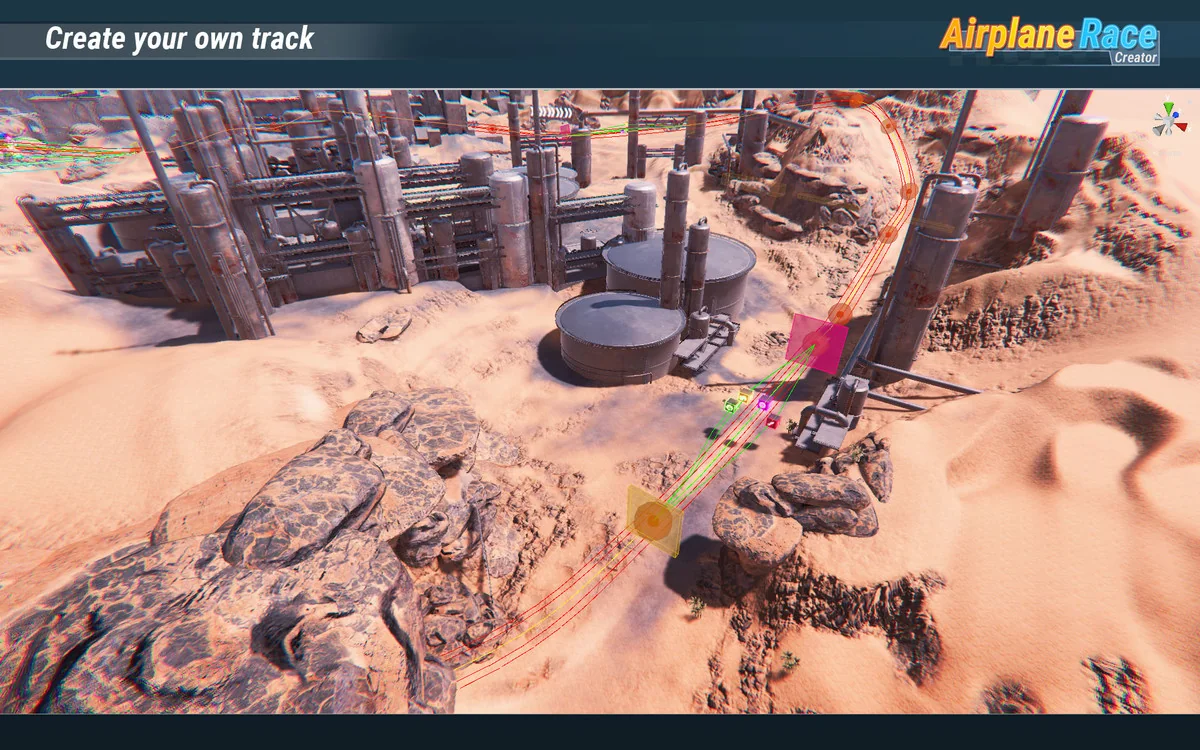The width and height of the screenshot is (1200, 750).
Task: Pick the small magenta cube track marker
Action: point(764,405)
